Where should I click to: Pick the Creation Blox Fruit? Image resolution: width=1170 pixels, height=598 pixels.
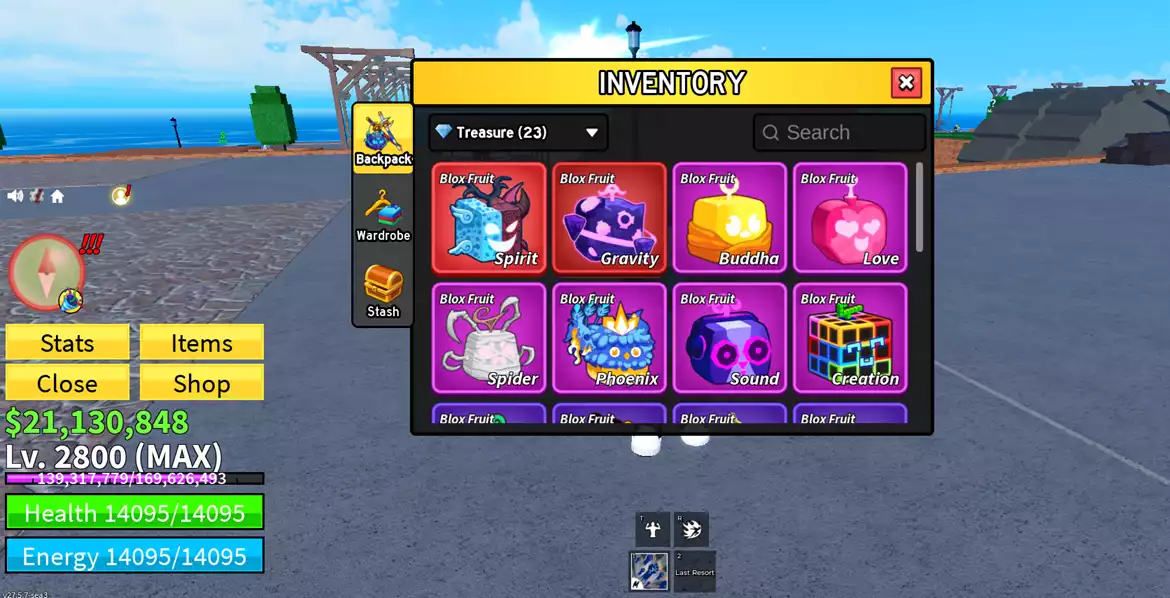850,338
